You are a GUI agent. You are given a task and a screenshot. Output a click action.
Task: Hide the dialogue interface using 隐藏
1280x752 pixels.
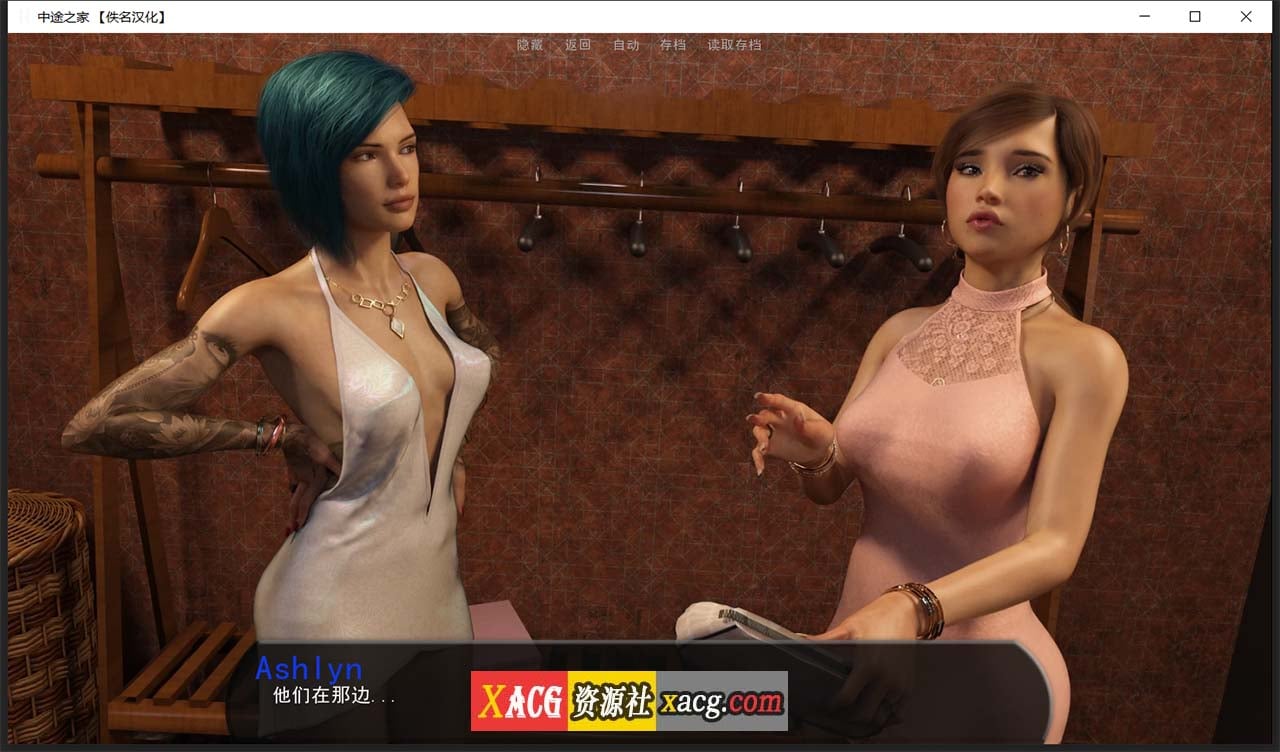(528, 44)
